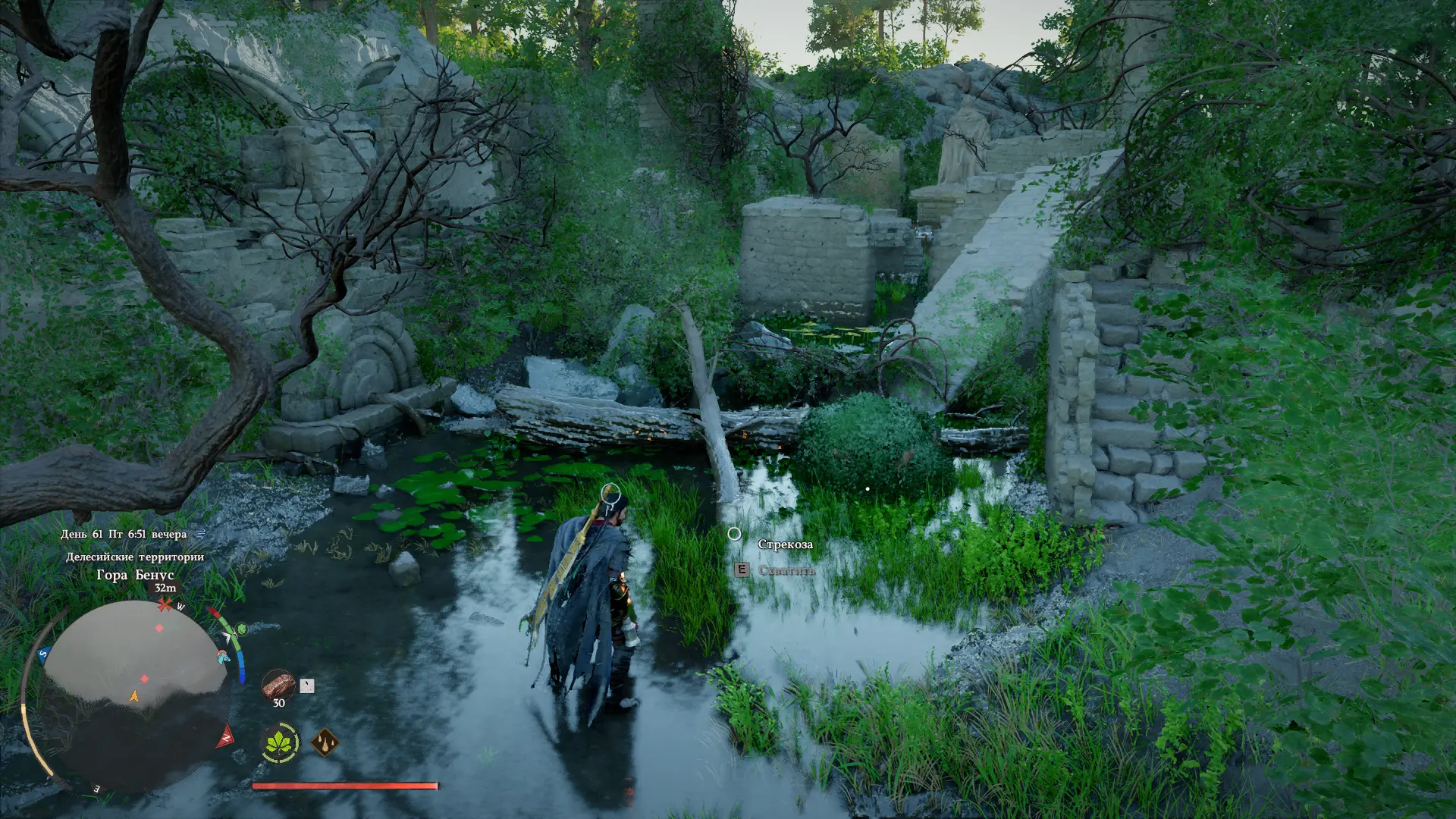Click the wind icon beside the clock
This screenshot has height=819, width=1456.
pyautogui.click(x=199, y=534)
